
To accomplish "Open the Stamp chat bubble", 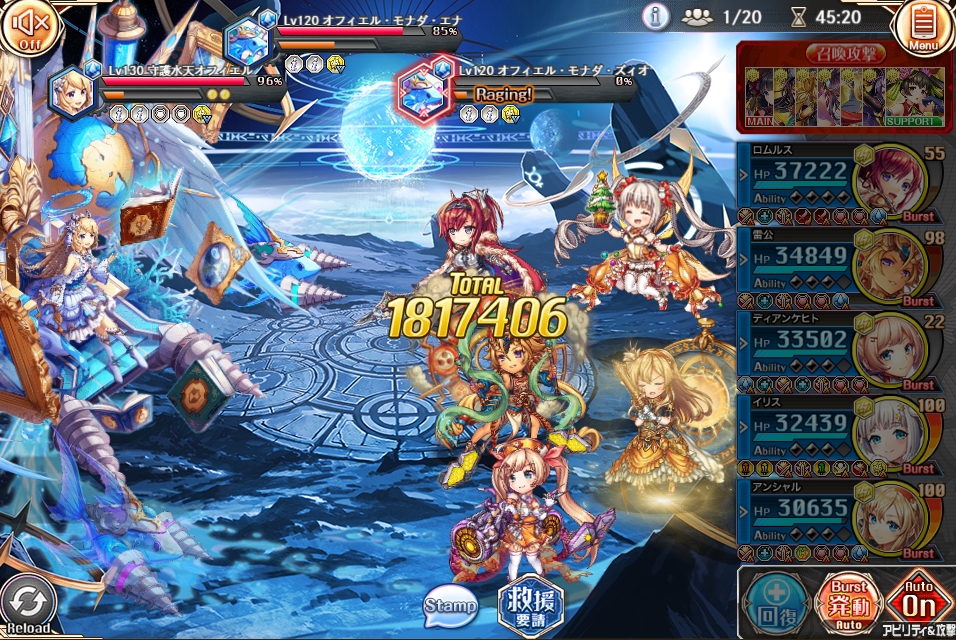I will (450, 604).
